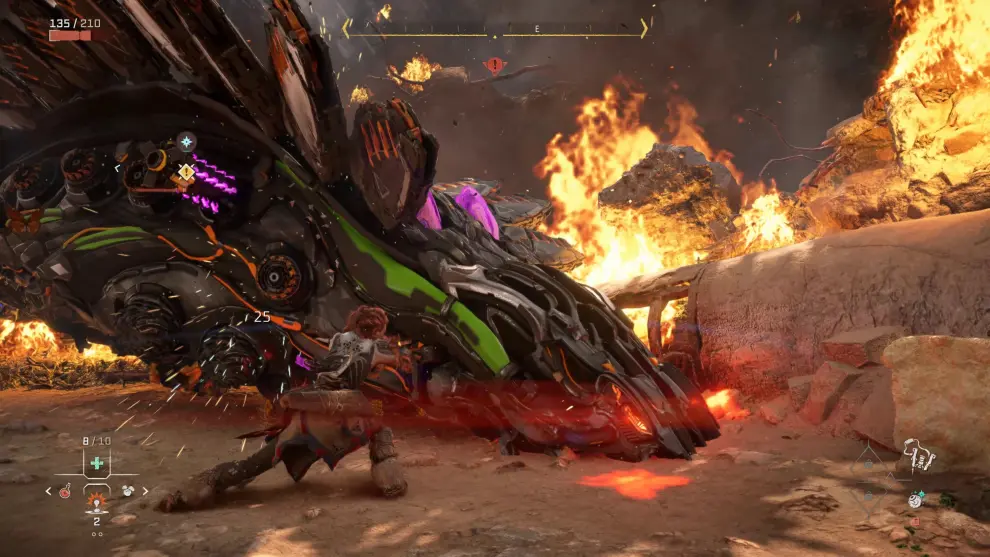This screenshot has height=557, width=990.
Task: Select the red health potion
Action: click(x=64, y=491)
